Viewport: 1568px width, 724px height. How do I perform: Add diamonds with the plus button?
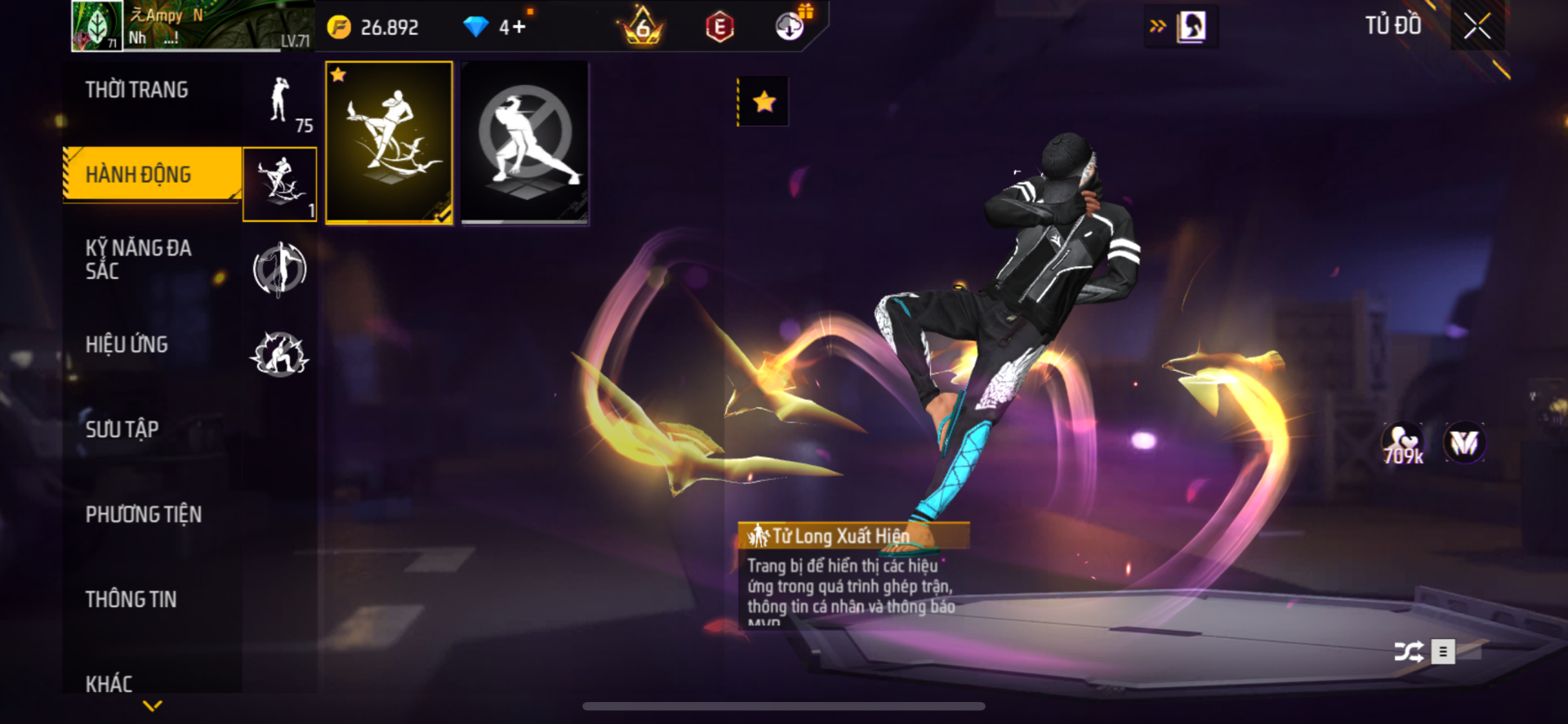coord(519,28)
